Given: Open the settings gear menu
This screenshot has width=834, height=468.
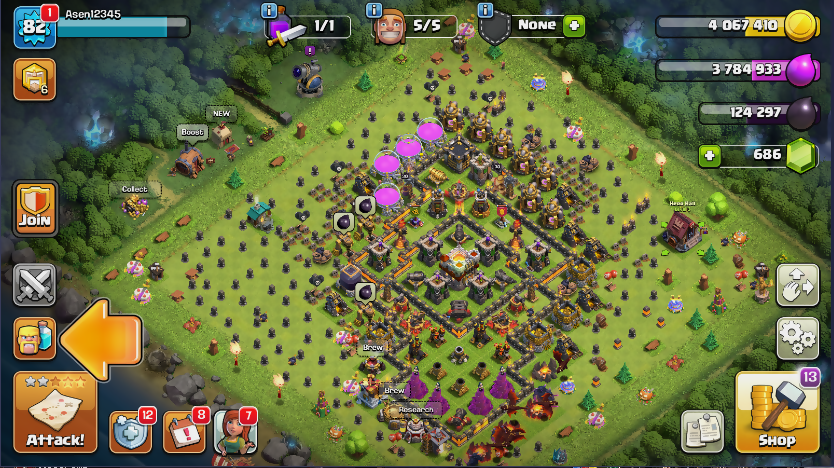Looking at the screenshot, I should pos(797,339).
